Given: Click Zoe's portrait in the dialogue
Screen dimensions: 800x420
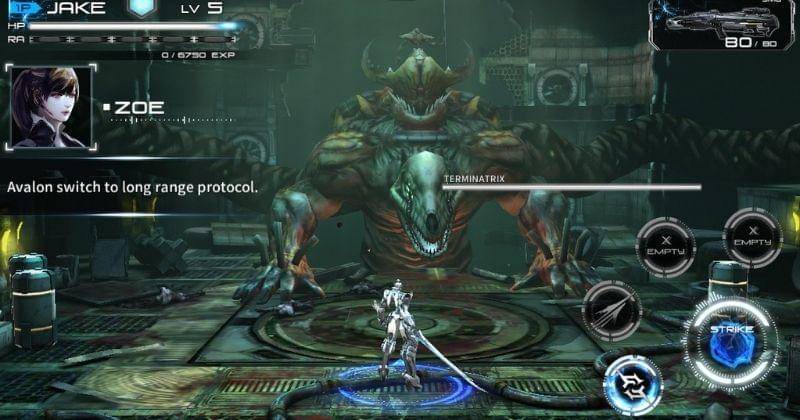Looking at the screenshot, I should (49, 107).
